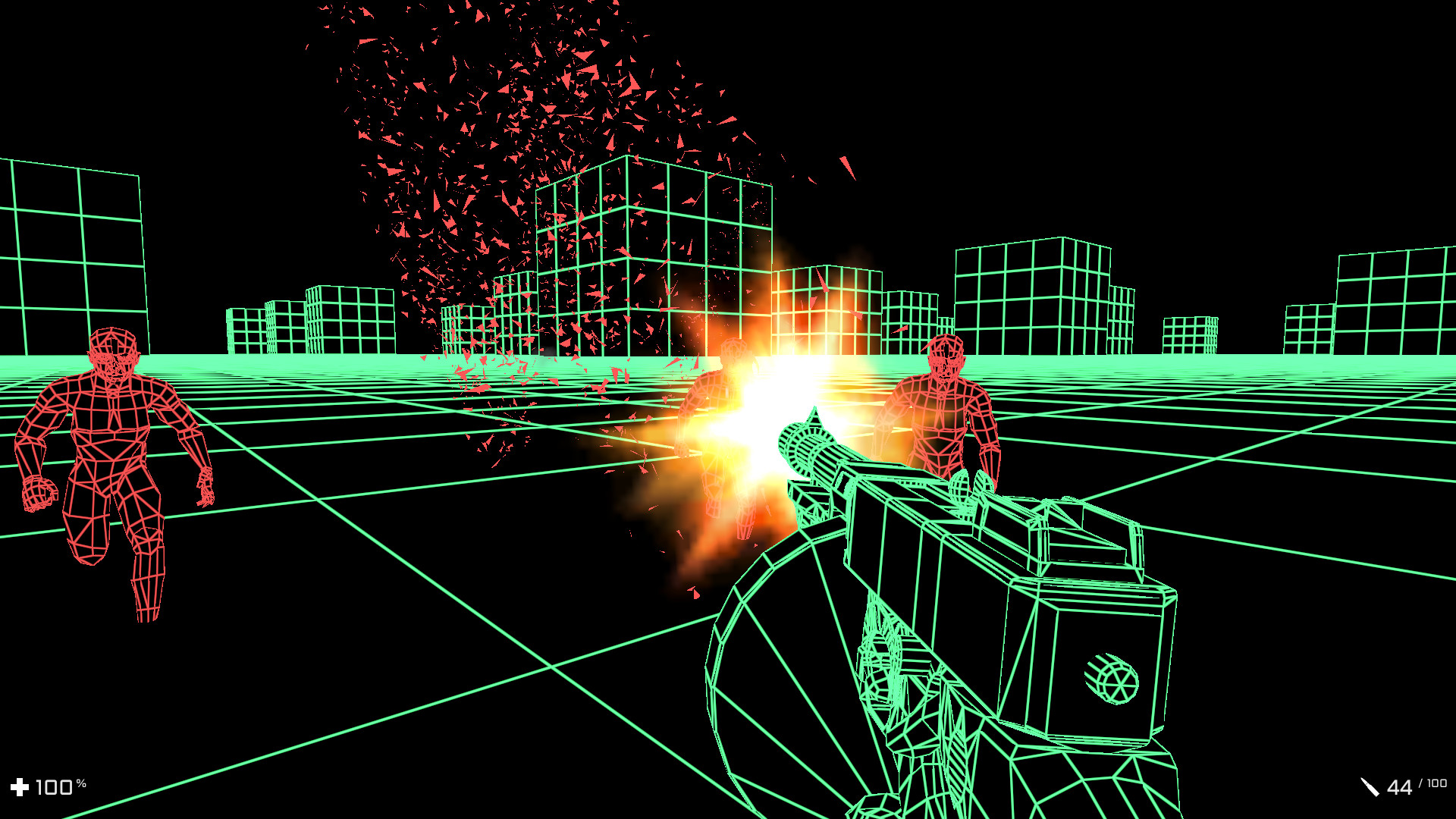Click the ammo bullet icon

click(1371, 788)
